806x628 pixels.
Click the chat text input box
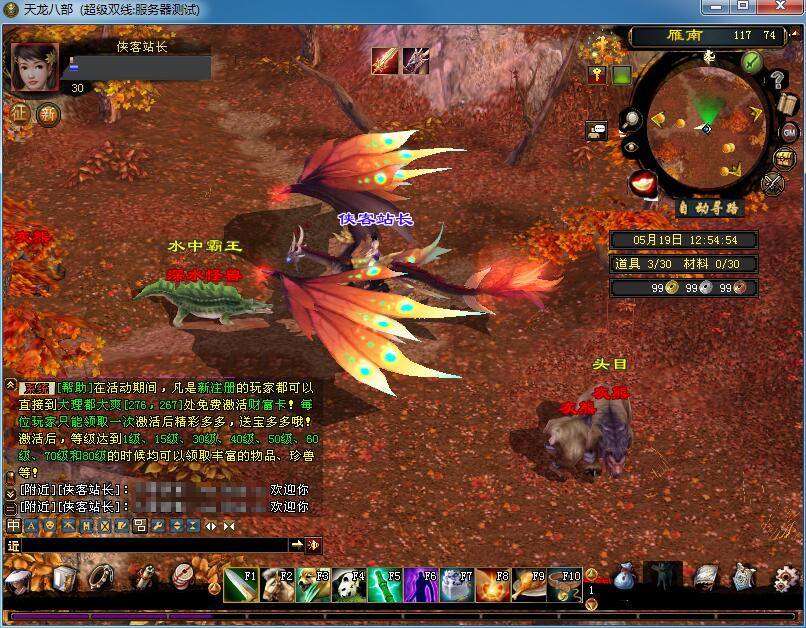[x=150, y=545]
